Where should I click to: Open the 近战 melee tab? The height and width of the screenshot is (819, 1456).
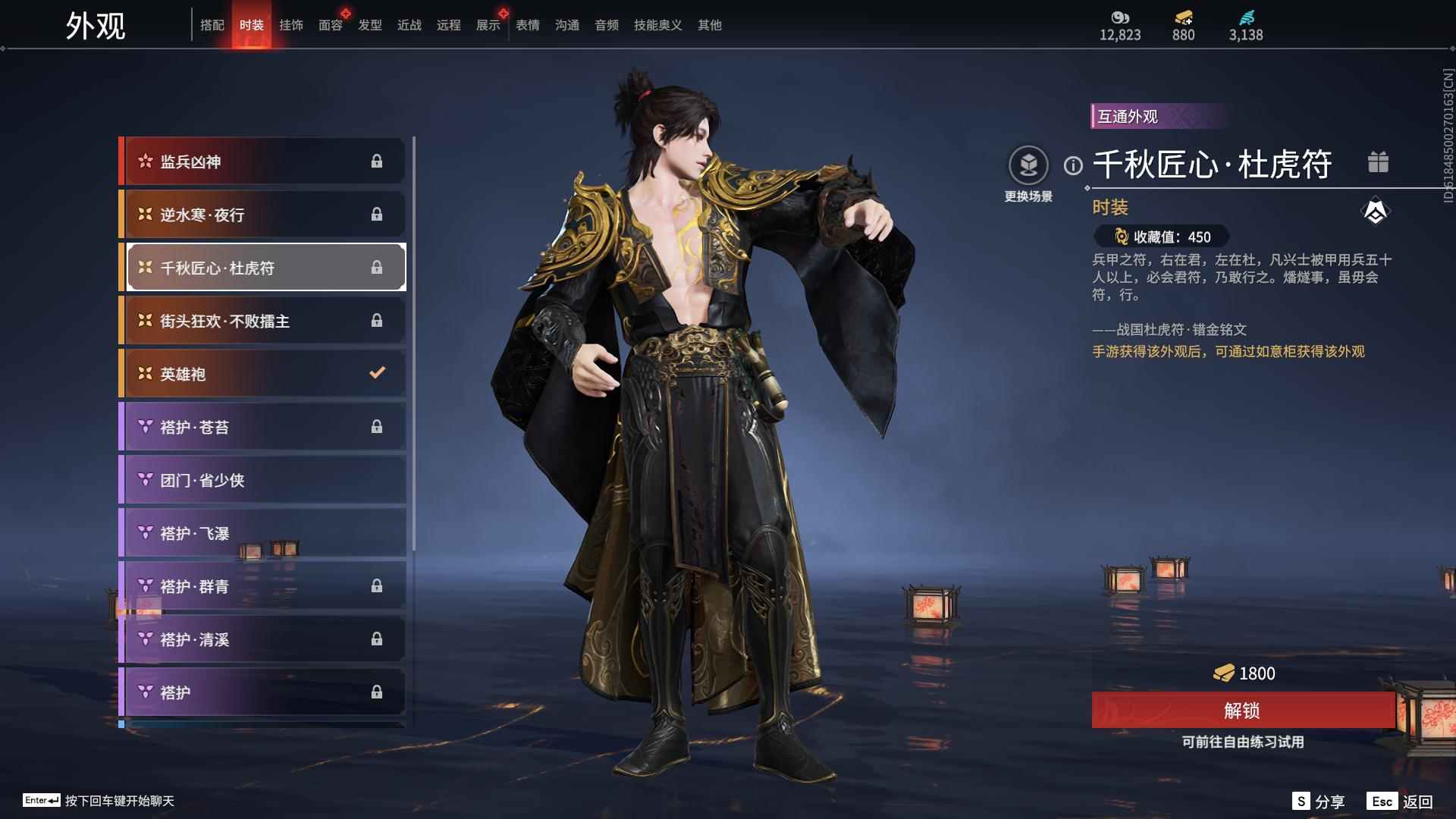(x=409, y=25)
